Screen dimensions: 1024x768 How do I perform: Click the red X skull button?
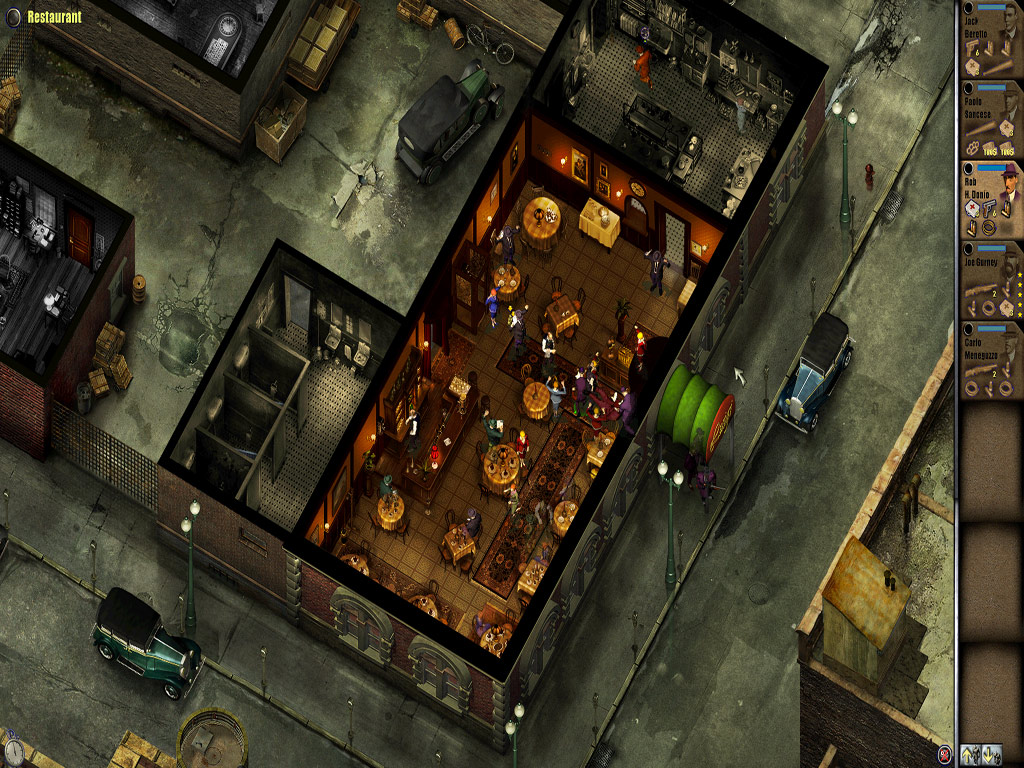[x=945, y=754]
